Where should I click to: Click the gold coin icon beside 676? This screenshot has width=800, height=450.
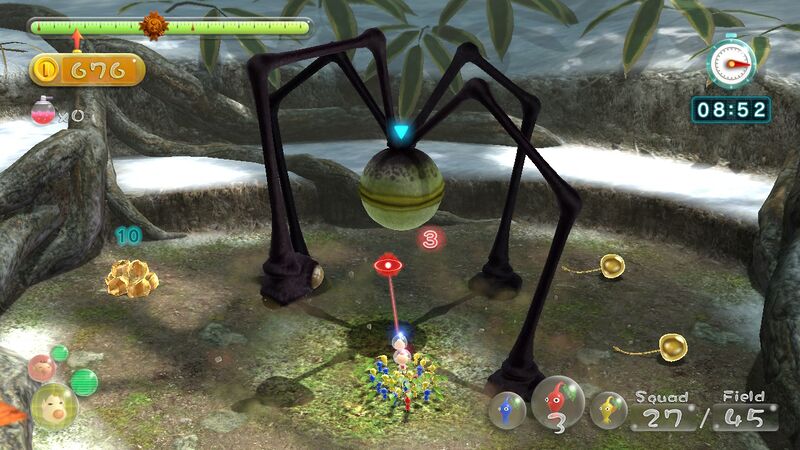(x=46, y=69)
